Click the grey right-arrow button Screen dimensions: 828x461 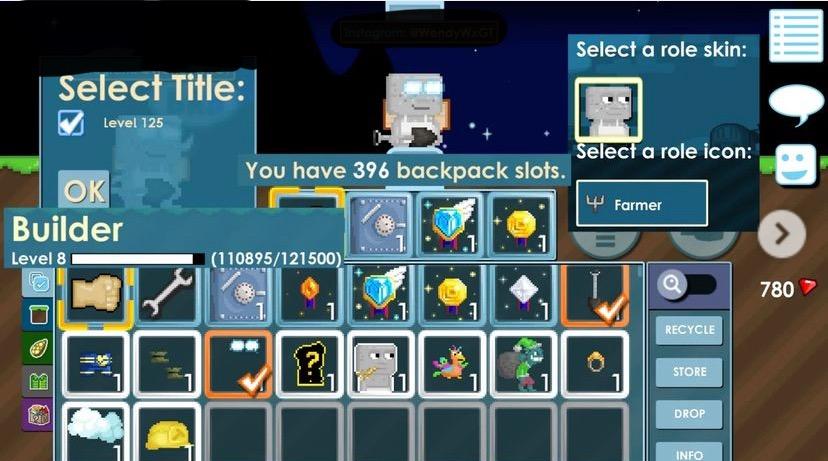pos(781,235)
